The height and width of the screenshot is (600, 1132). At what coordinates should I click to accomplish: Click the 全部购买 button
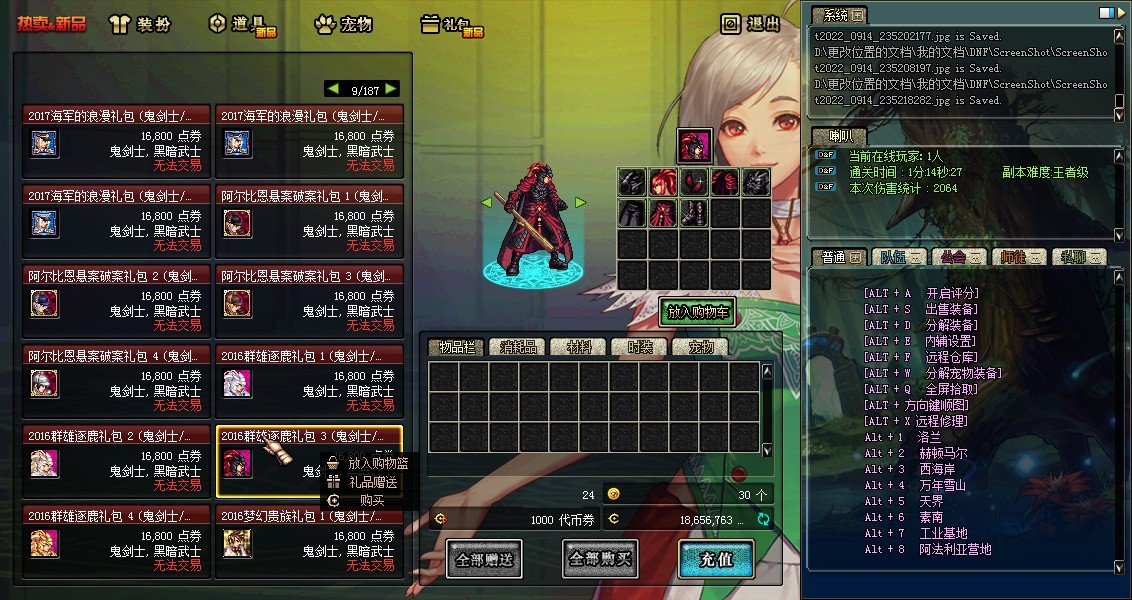click(x=600, y=559)
